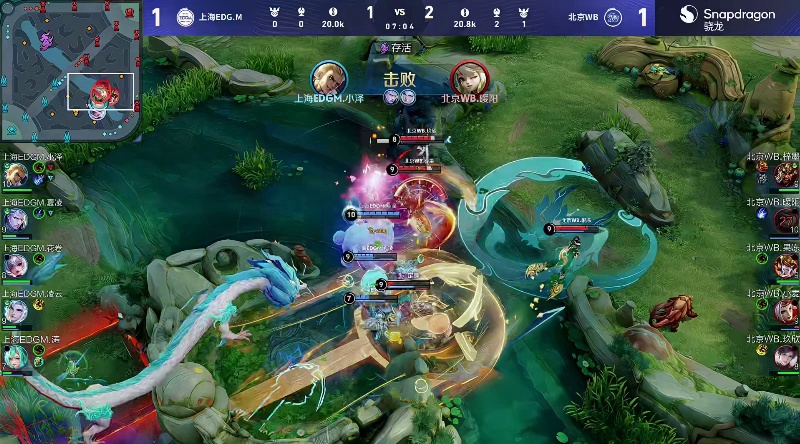Choose the second EDG.M player portrait

point(14,220)
